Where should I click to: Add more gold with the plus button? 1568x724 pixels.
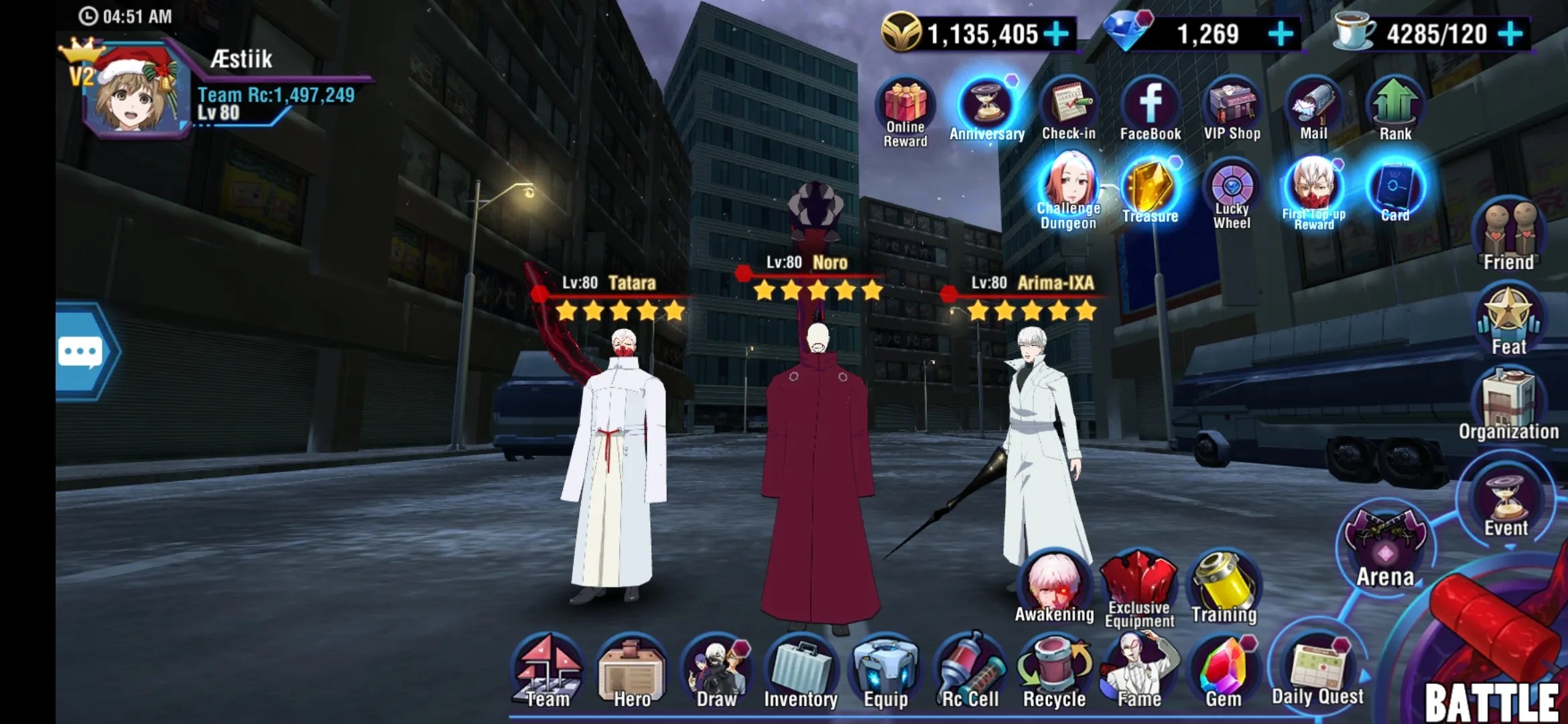1057,34
